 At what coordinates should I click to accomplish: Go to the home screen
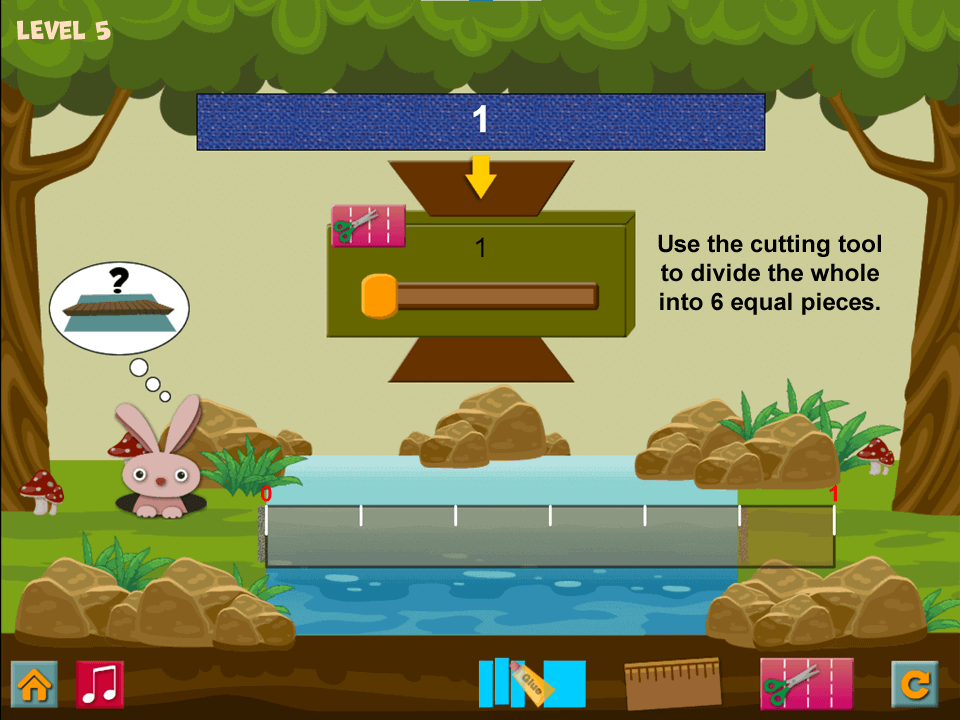coord(34,685)
